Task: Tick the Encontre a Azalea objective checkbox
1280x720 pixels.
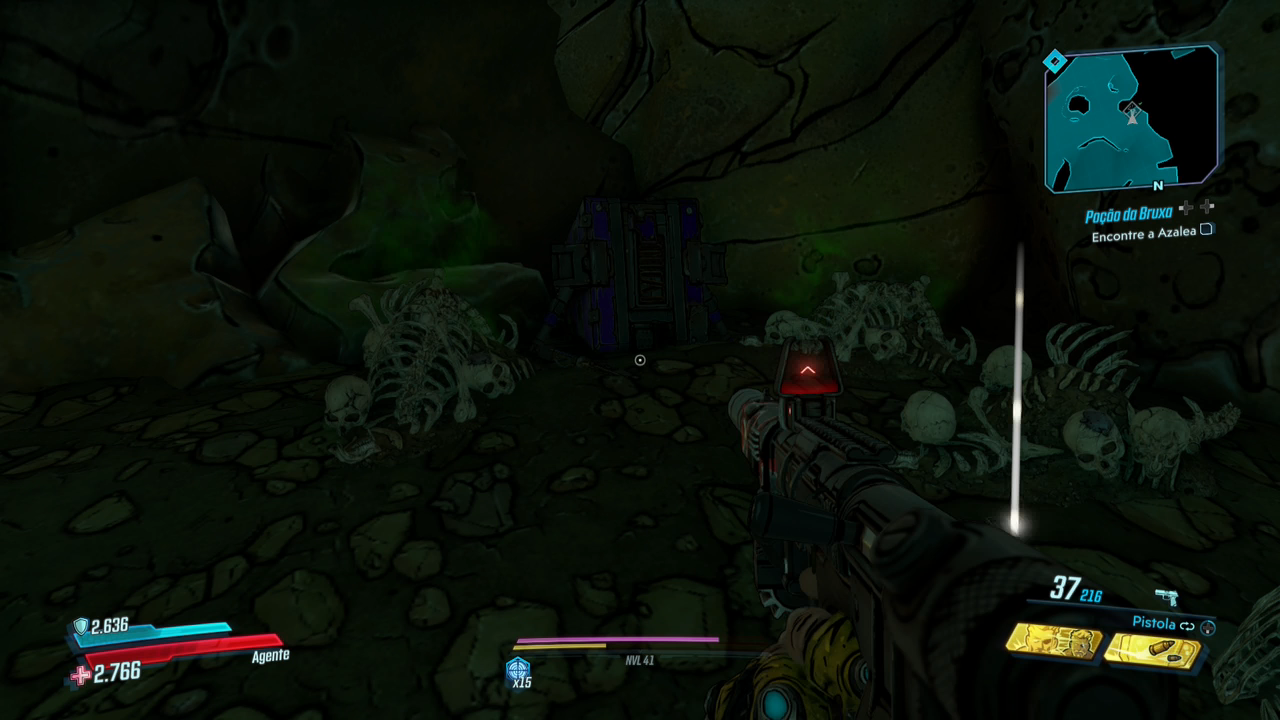Action: click(x=1207, y=230)
